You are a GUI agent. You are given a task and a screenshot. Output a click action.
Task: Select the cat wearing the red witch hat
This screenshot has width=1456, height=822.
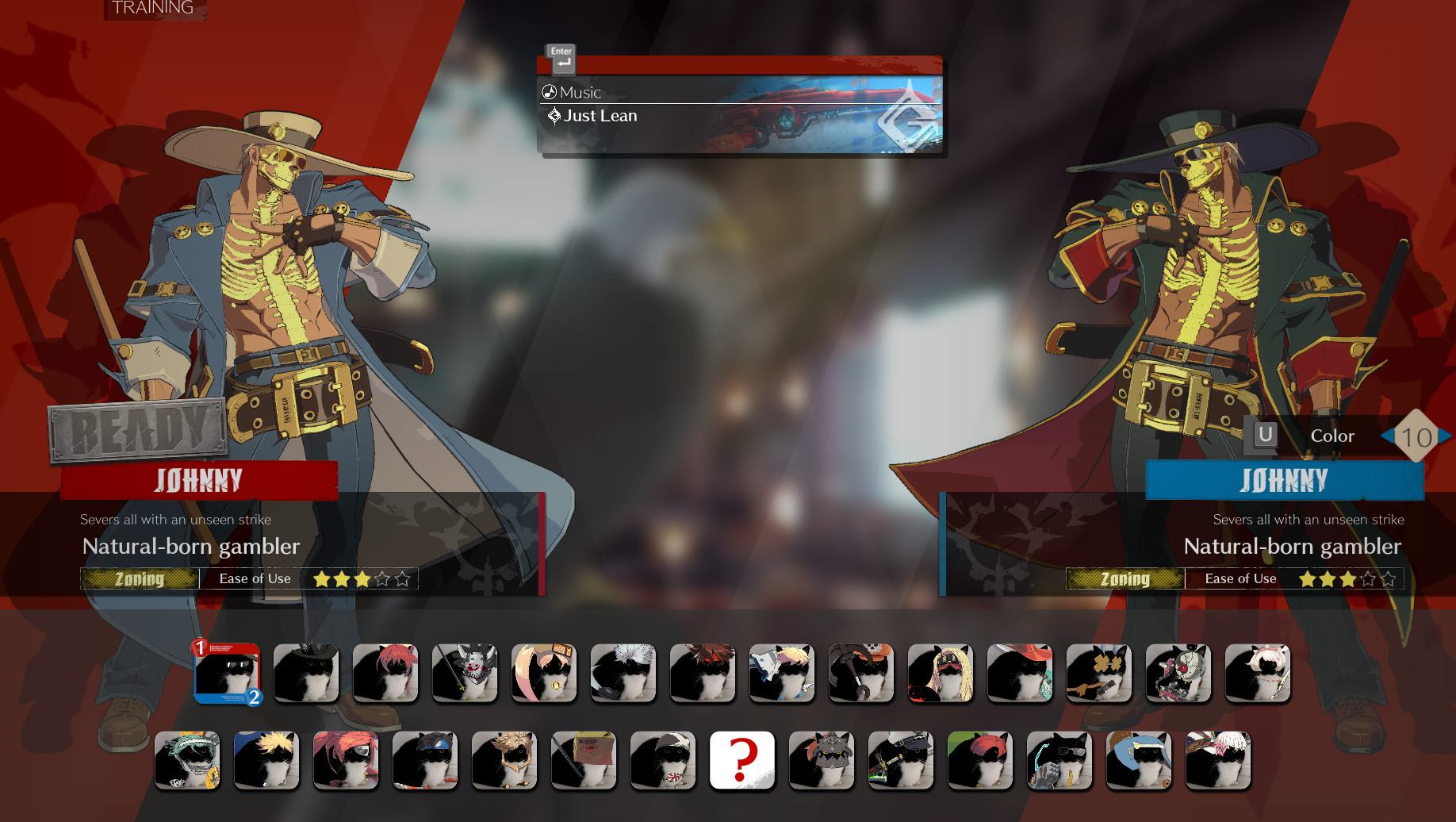[x=1020, y=674]
